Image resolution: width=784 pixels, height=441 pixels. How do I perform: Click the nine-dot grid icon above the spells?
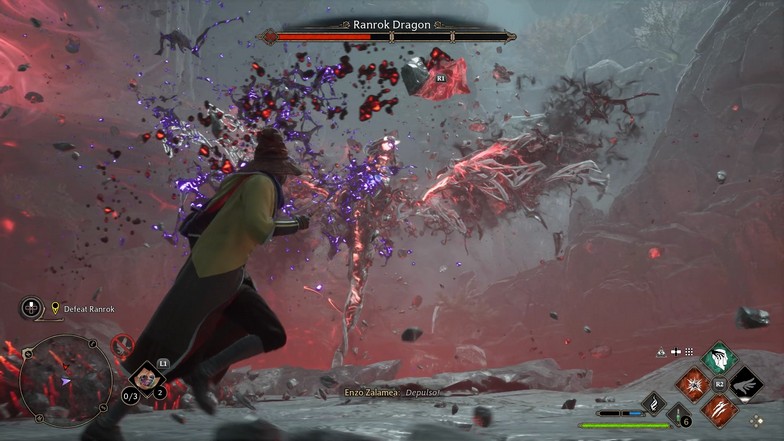pos(690,352)
